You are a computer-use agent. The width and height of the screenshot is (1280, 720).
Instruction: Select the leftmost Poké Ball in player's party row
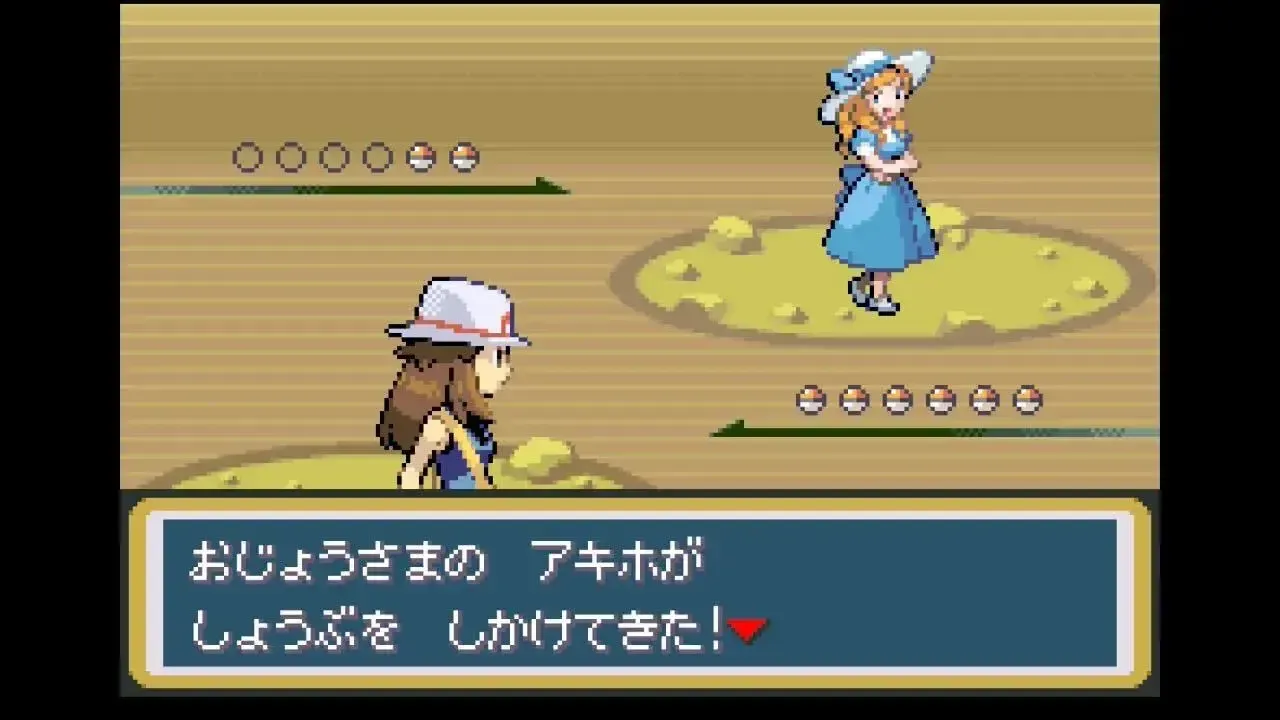pyautogui.click(x=810, y=396)
